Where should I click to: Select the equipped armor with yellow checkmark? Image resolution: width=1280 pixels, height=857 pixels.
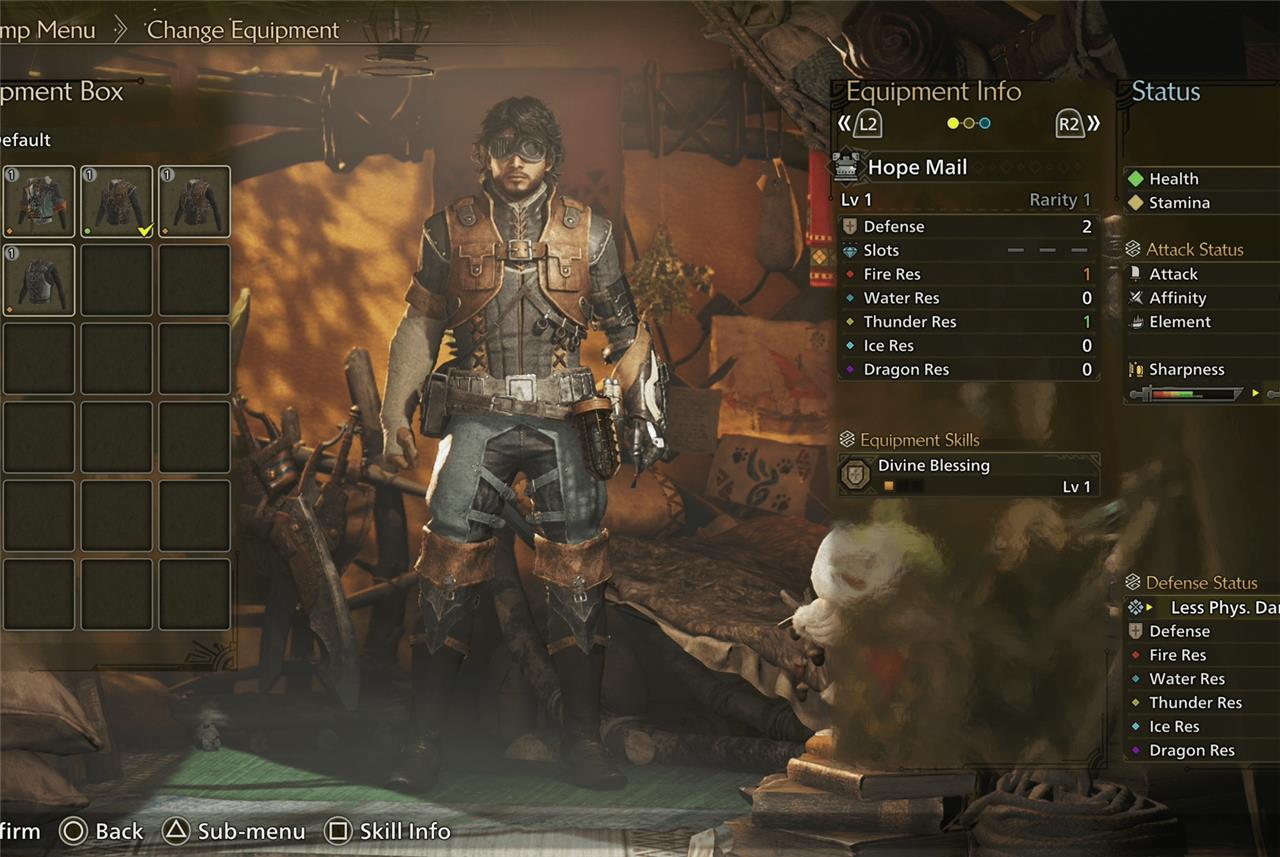click(117, 201)
